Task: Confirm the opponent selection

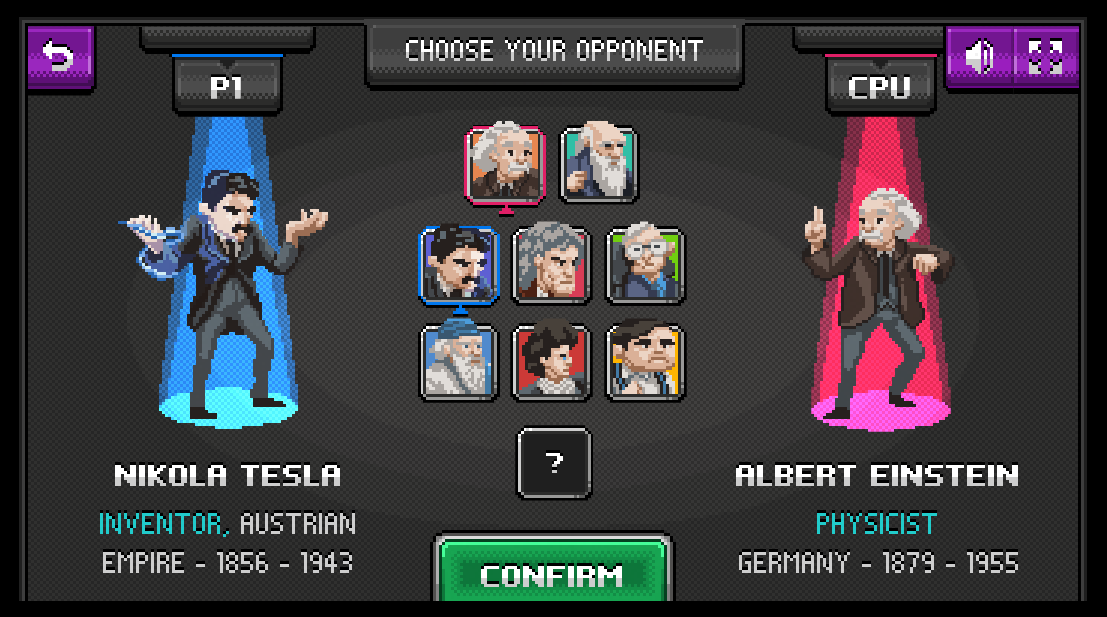Action: click(x=552, y=574)
